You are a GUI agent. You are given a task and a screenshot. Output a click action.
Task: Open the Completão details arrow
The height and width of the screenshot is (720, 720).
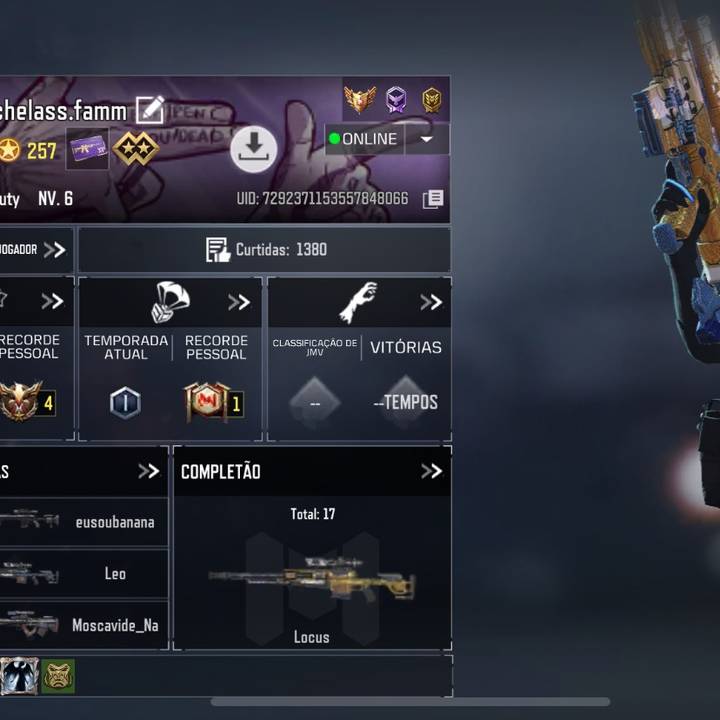[431, 471]
